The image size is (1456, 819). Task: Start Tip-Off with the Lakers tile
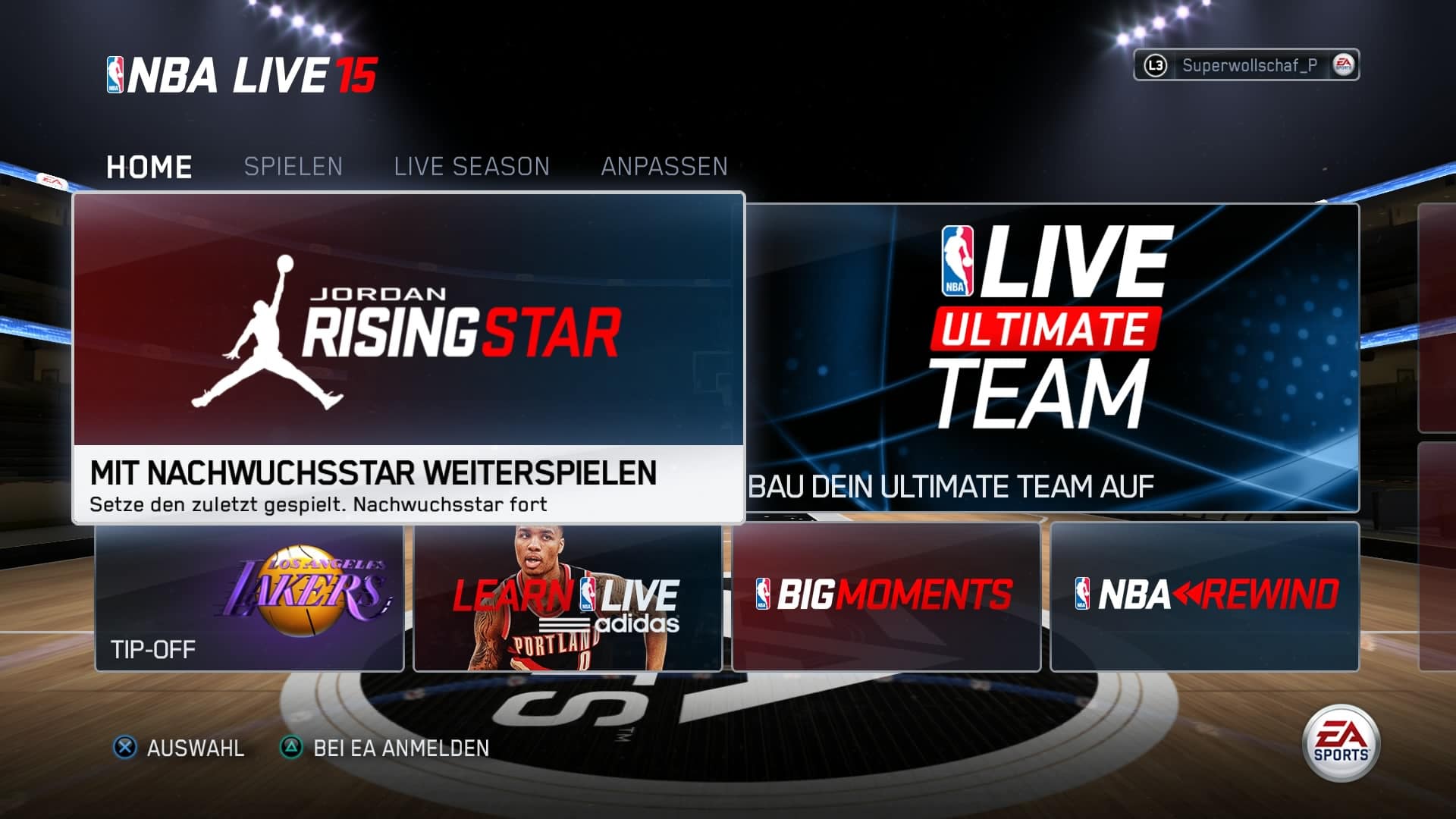249,598
